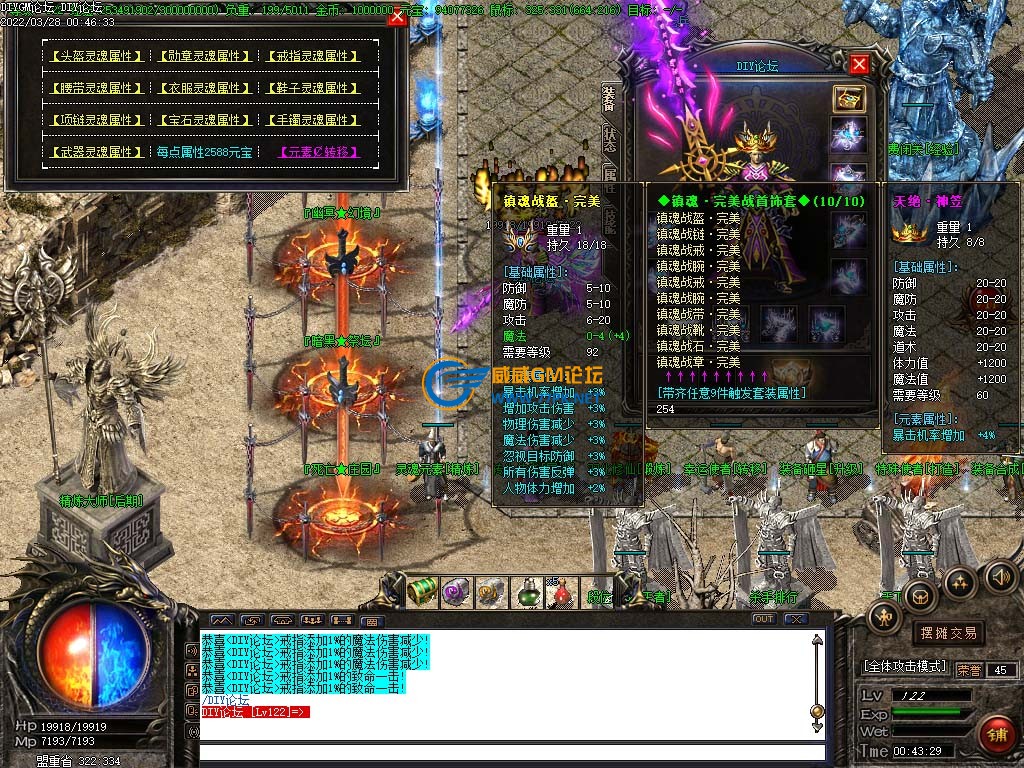
Task: Open the 腰带灵魂属性 belt soul option
Action: coord(97,88)
